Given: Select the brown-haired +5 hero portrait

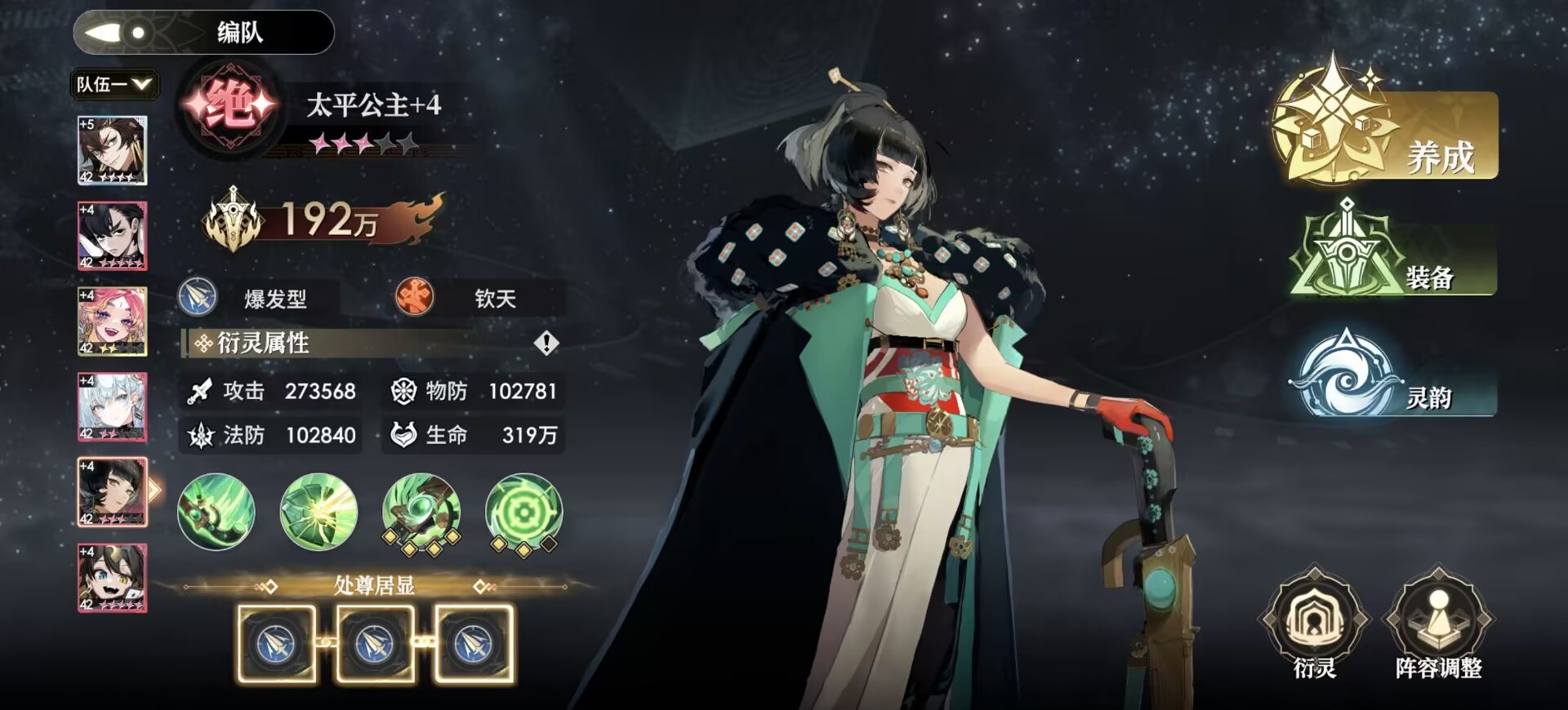Looking at the screenshot, I should point(113,150).
